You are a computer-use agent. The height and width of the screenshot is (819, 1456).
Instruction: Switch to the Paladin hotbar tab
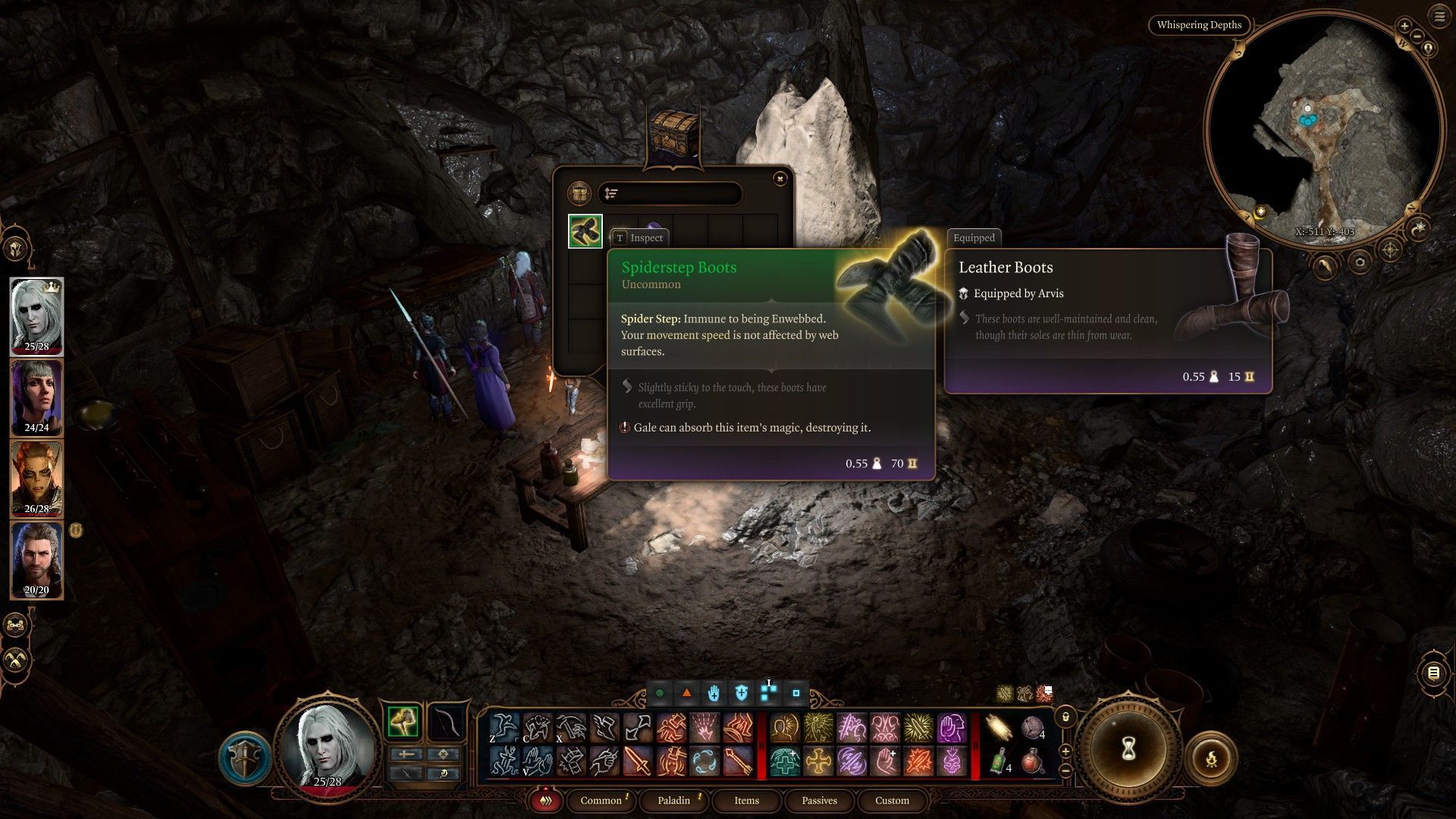[x=673, y=800]
